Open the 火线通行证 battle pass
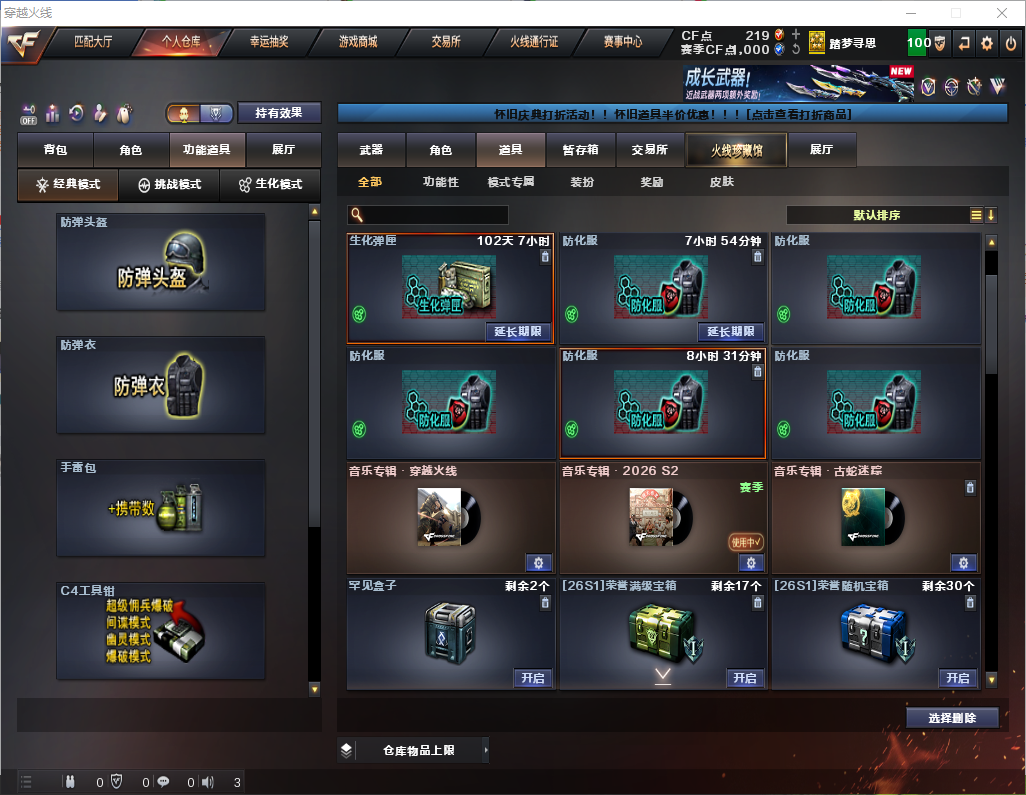Screen dimensions: 1026x795 (x=534, y=43)
